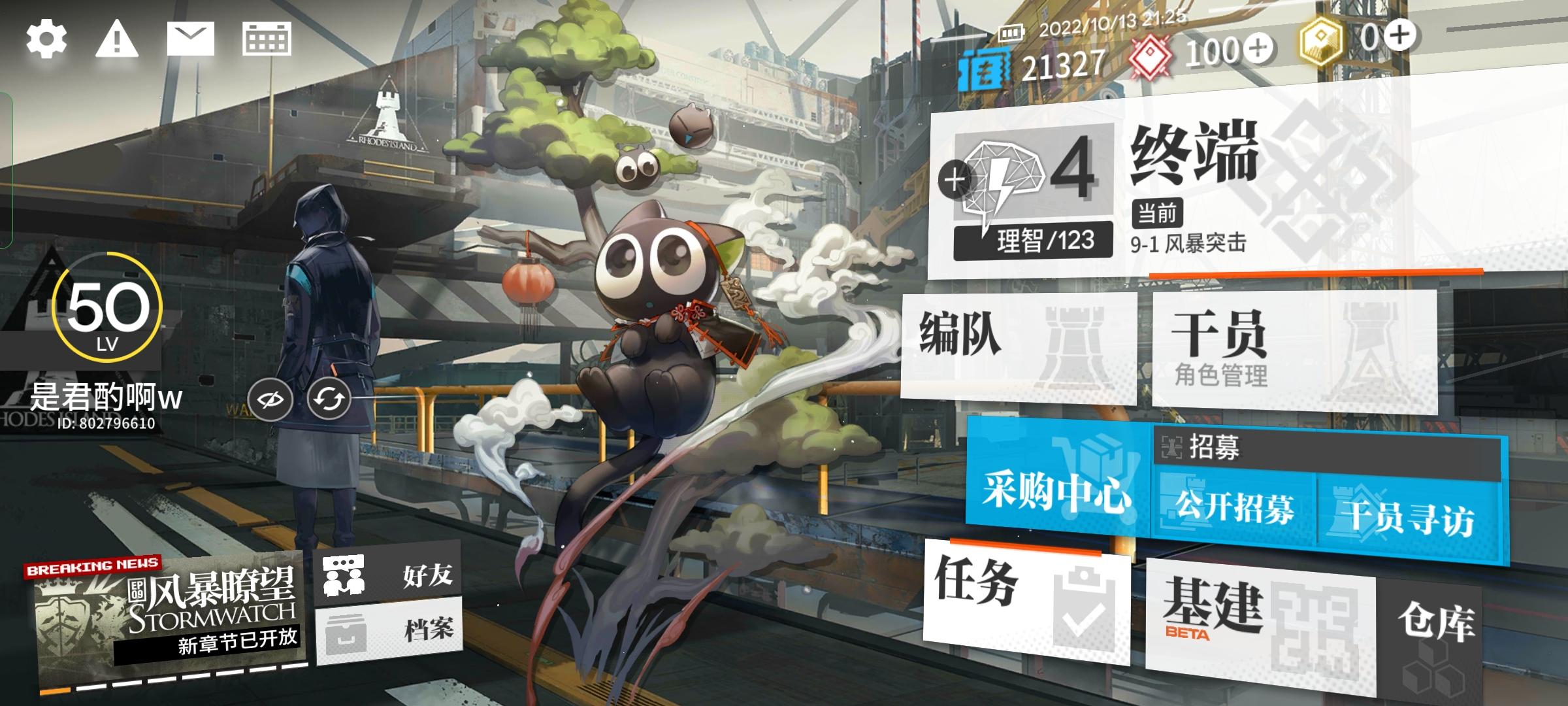Open the game settings gear

46,39
